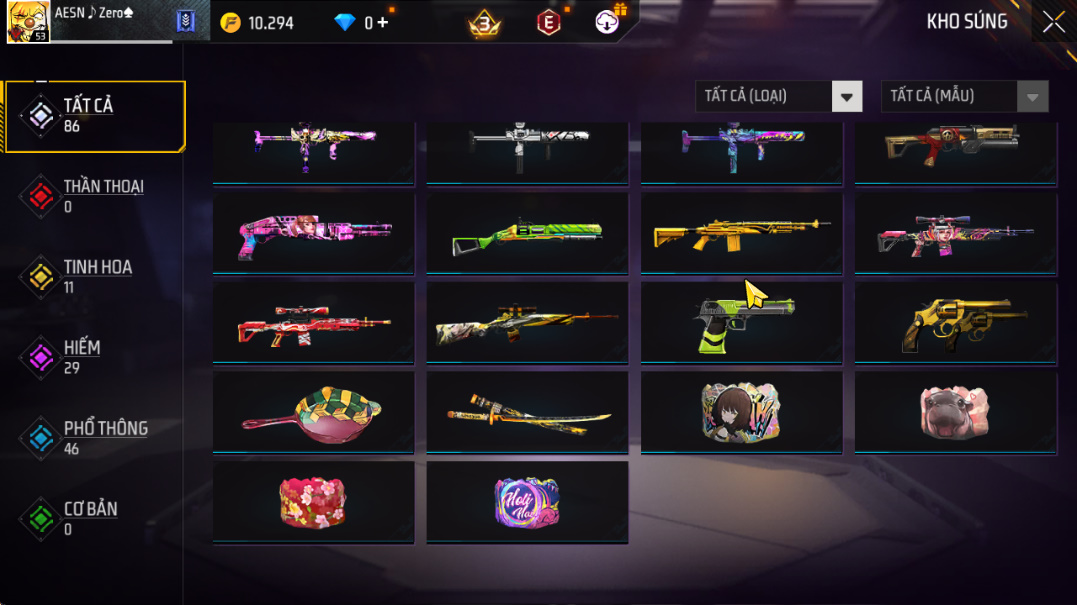Select the hippo gloo wall skin
The height and width of the screenshot is (605, 1077).
pyautogui.click(x=955, y=412)
